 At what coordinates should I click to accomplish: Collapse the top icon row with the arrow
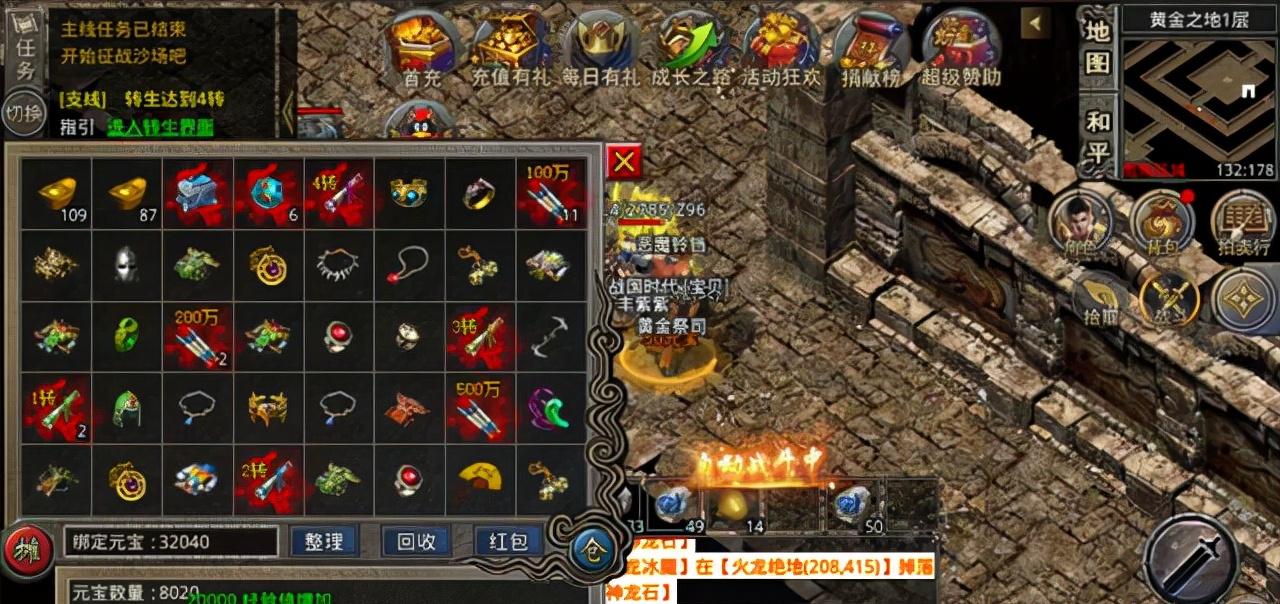tap(1034, 22)
